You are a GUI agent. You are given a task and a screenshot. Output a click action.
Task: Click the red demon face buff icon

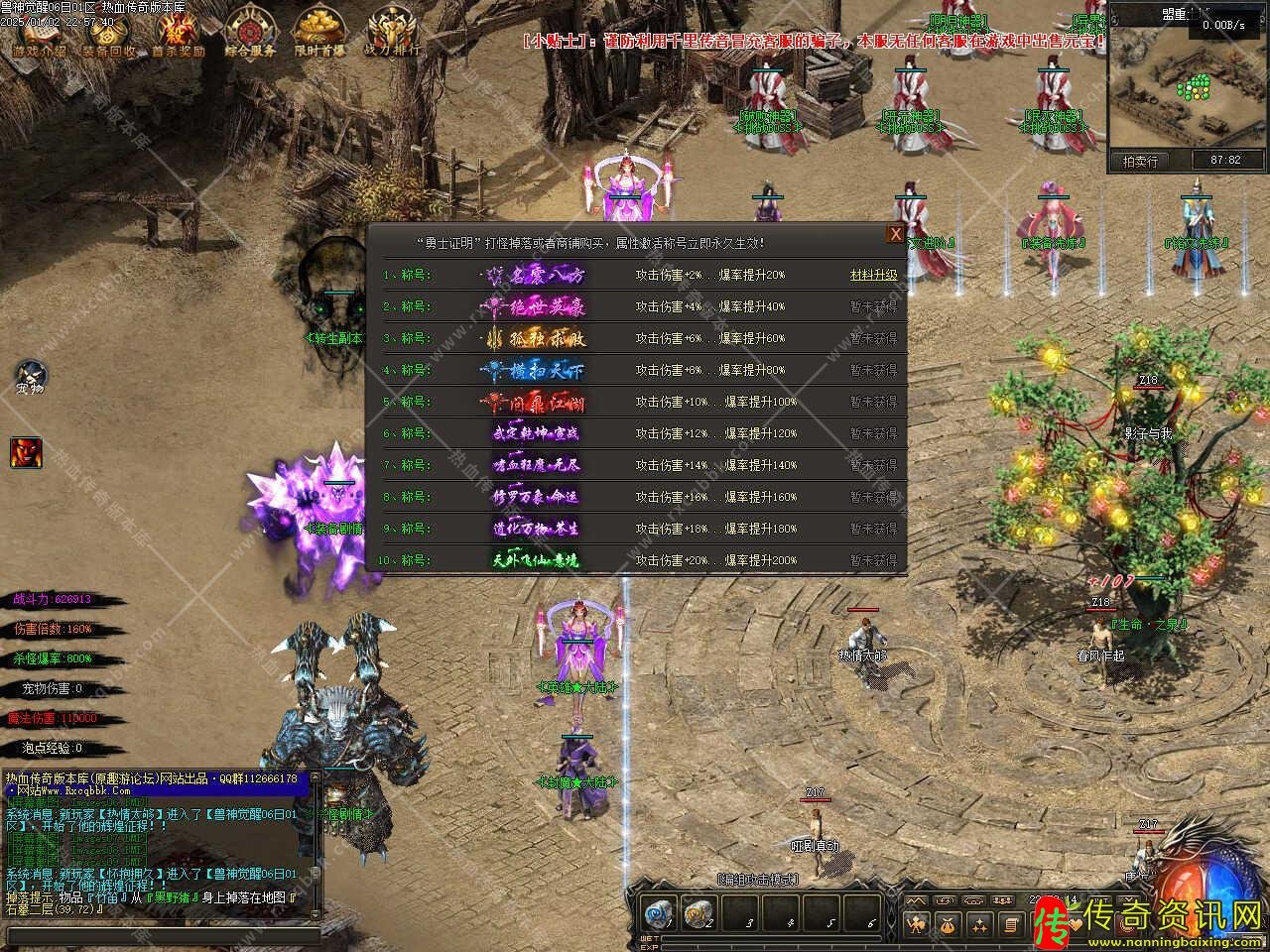click(x=26, y=451)
